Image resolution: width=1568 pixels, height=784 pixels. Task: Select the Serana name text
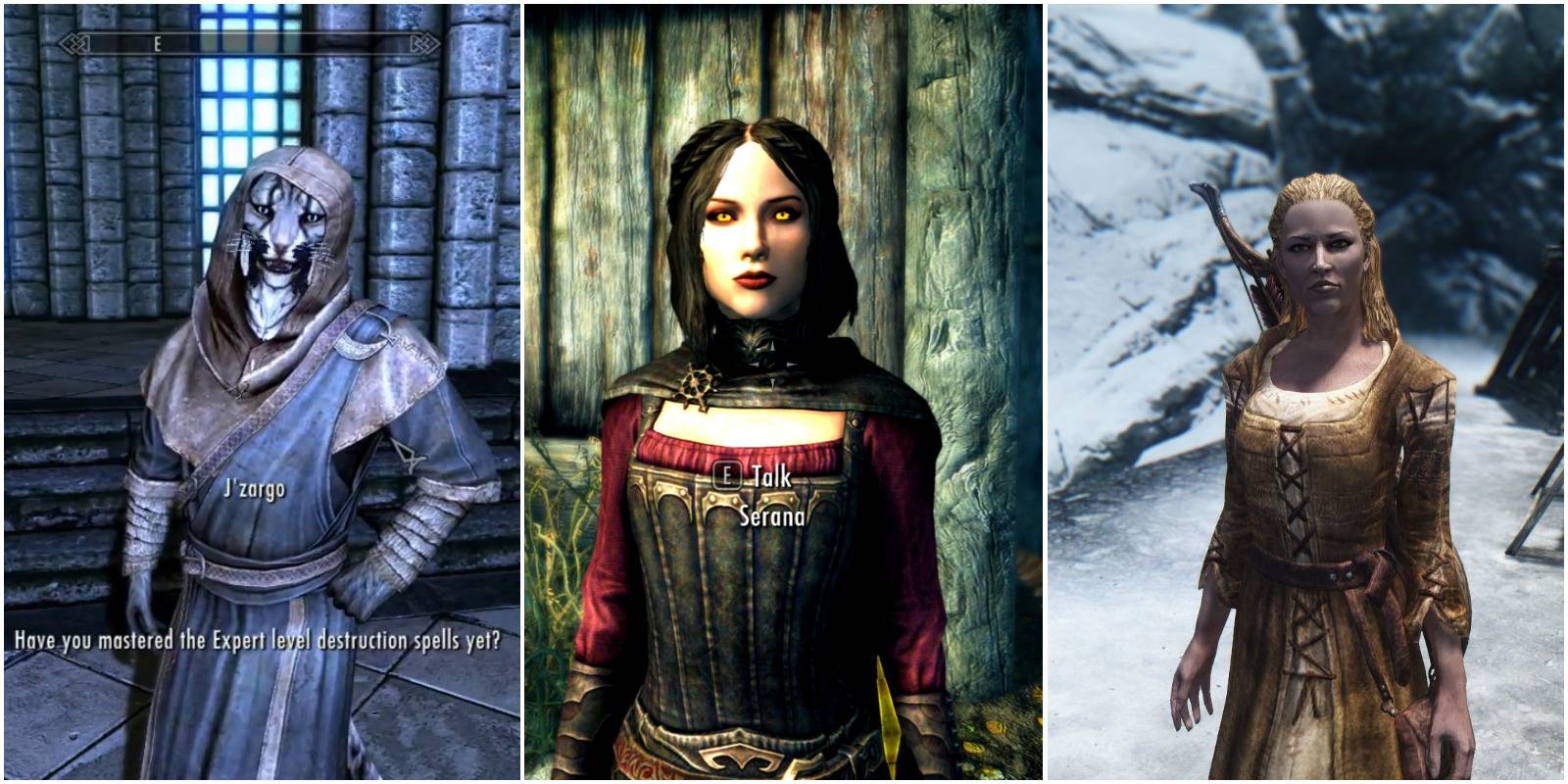[x=774, y=517]
